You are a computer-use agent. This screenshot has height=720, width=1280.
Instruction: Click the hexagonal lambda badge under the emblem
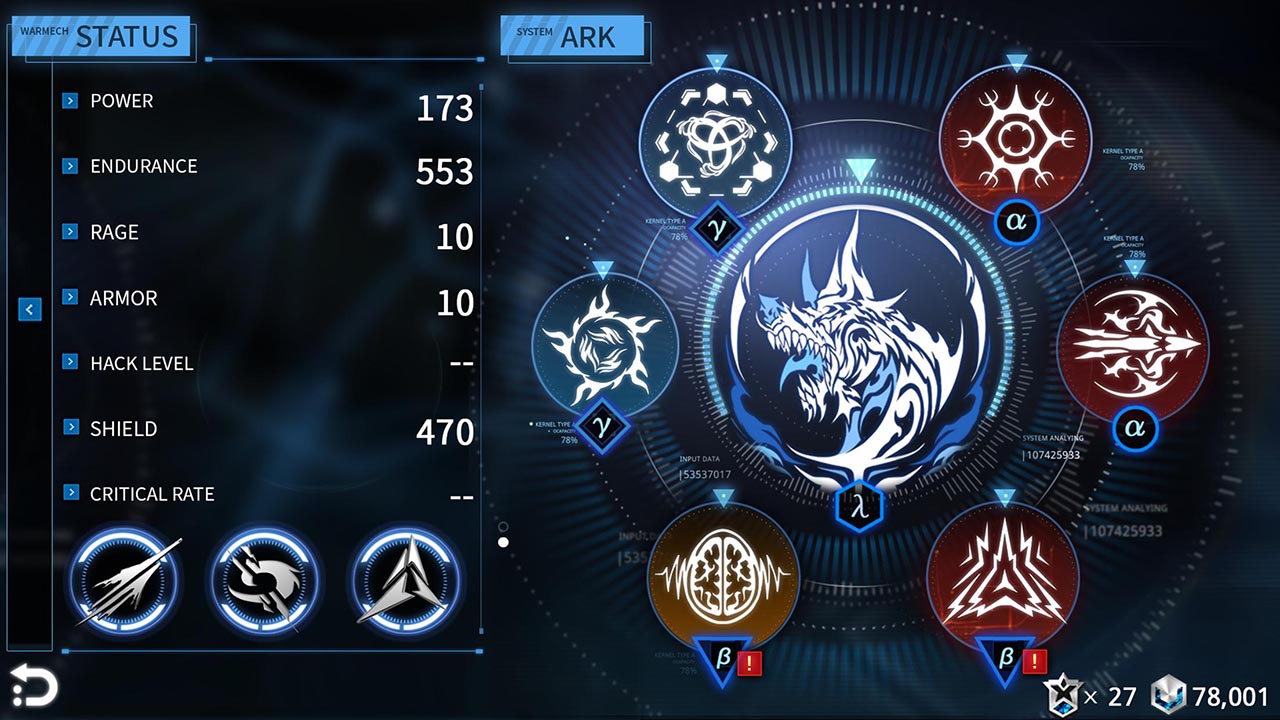(862, 505)
